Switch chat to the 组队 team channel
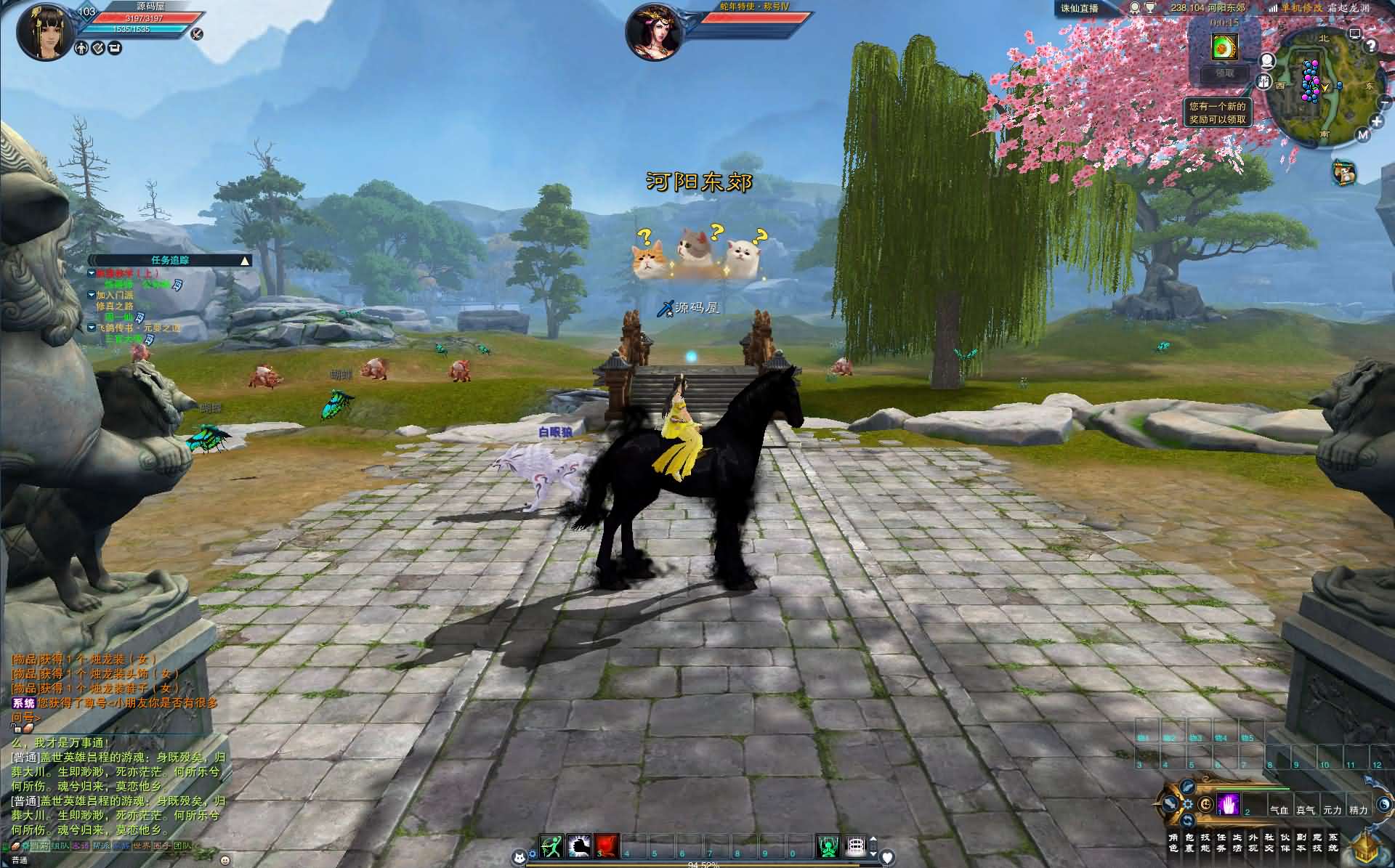1395x868 pixels. coord(60,846)
